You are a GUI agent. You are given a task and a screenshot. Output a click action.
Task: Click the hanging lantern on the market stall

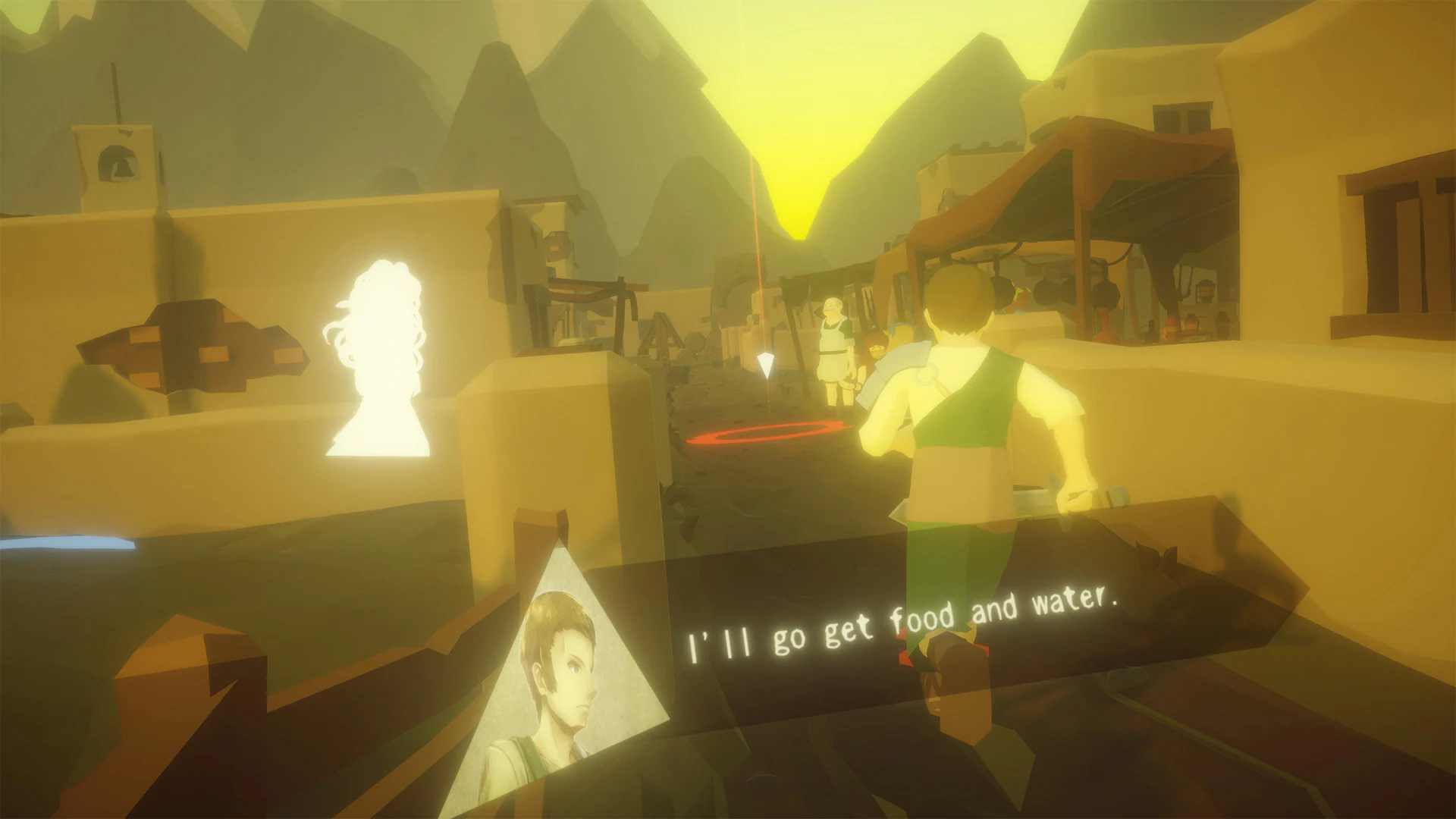[1204, 290]
